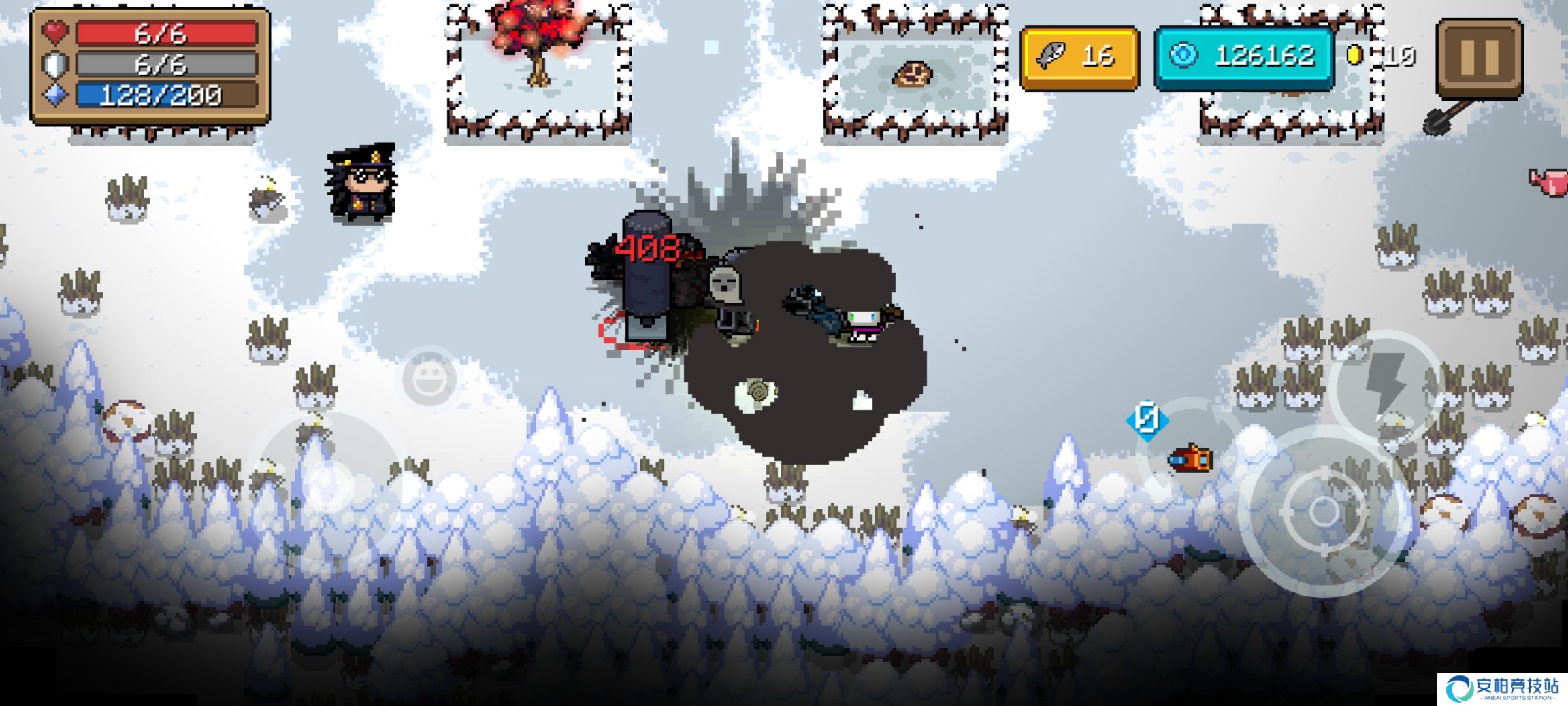The image size is (1568, 706).
Task: Pause the game with the pause button
Action: pos(1479,58)
